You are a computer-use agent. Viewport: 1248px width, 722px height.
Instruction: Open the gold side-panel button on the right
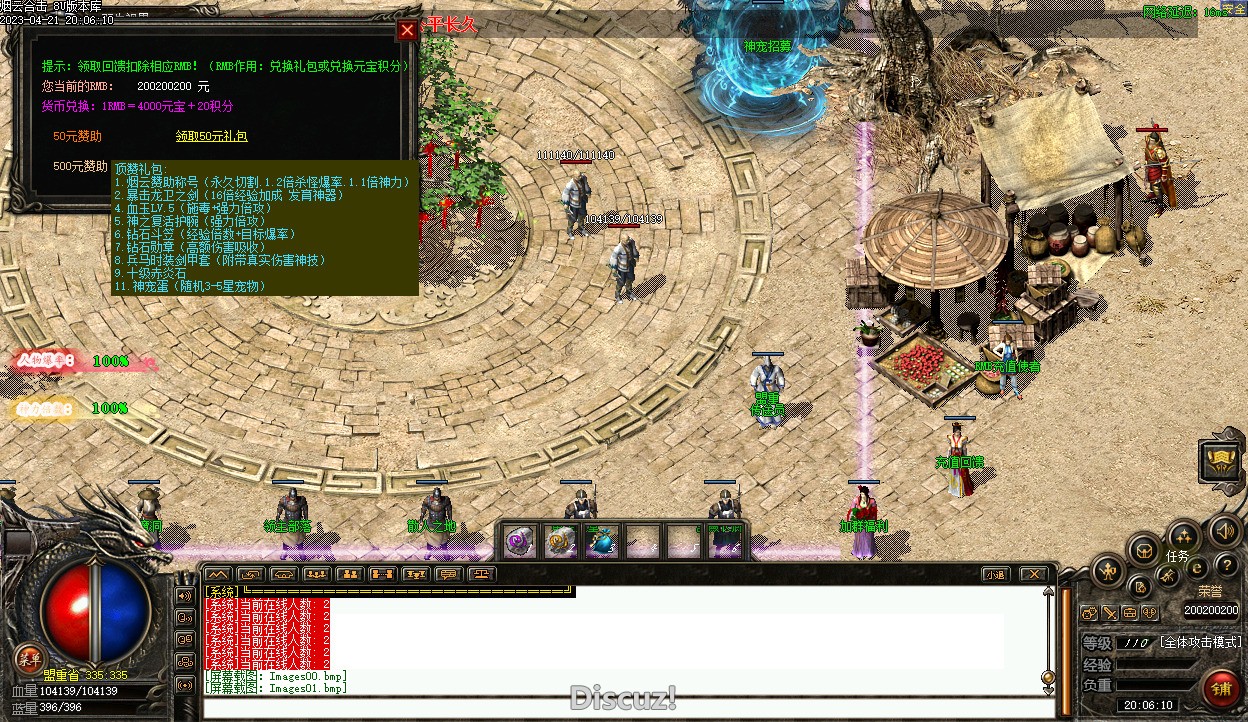(x=1221, y=460)
